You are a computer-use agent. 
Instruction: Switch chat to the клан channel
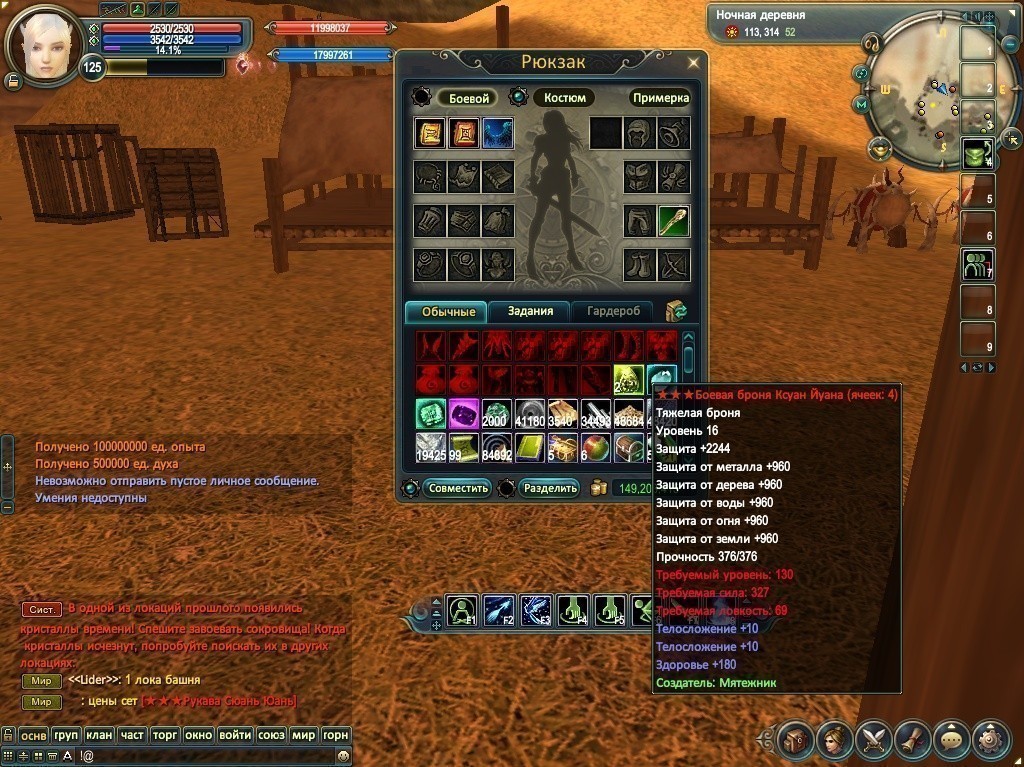click(x=99, y=735)
